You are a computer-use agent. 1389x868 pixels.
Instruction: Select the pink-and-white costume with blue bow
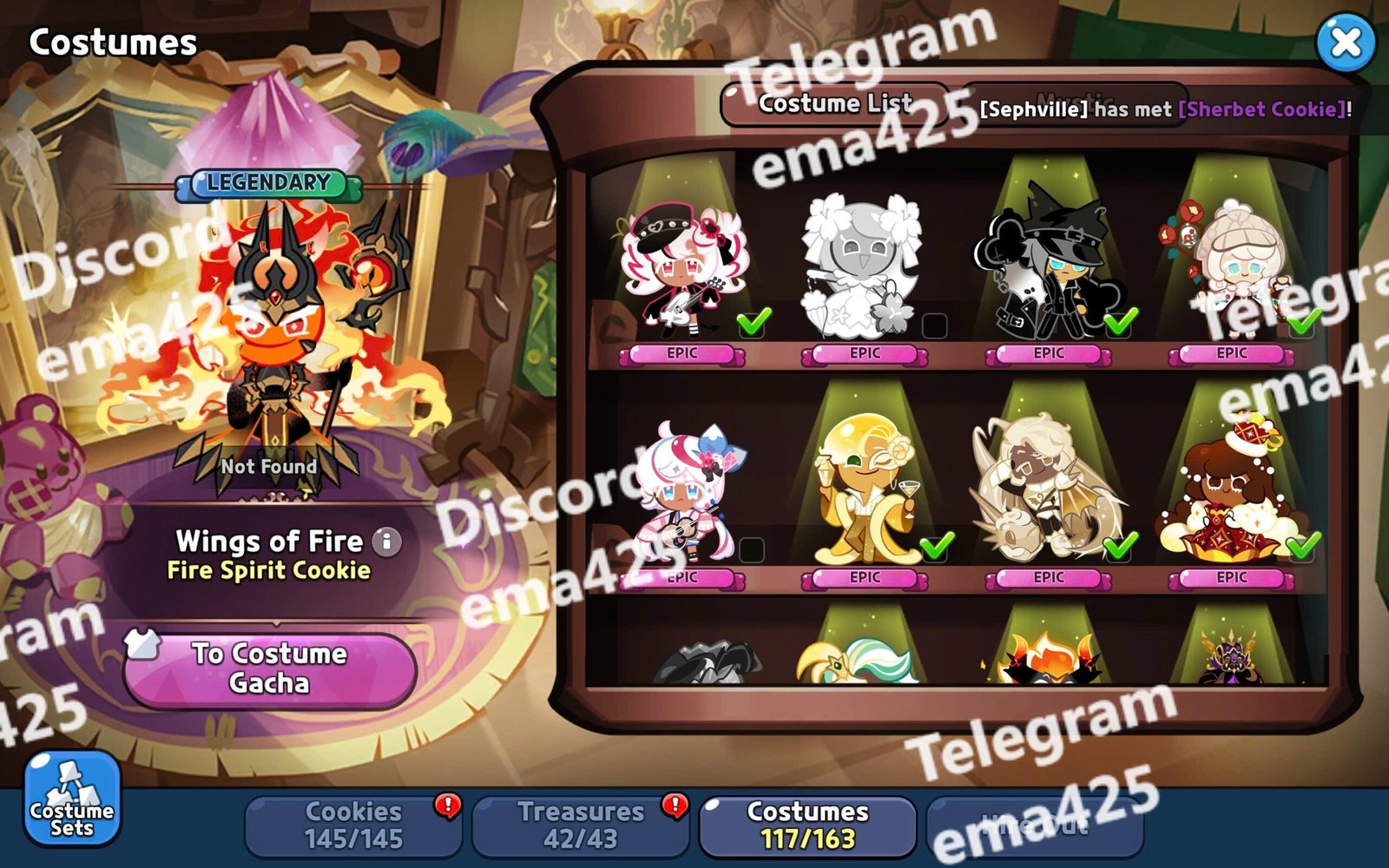click(681, 495)
